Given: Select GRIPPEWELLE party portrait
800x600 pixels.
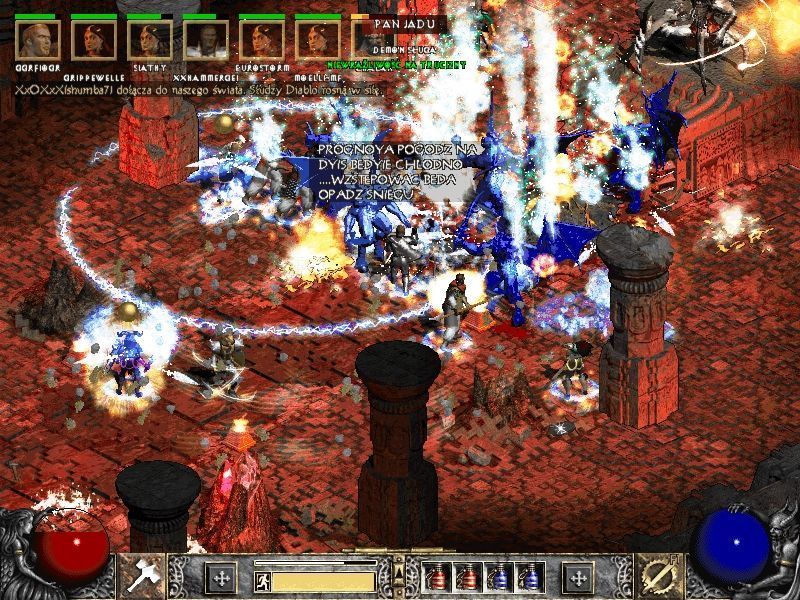Looking at the screenshot, I should click(x=95, y=41).
